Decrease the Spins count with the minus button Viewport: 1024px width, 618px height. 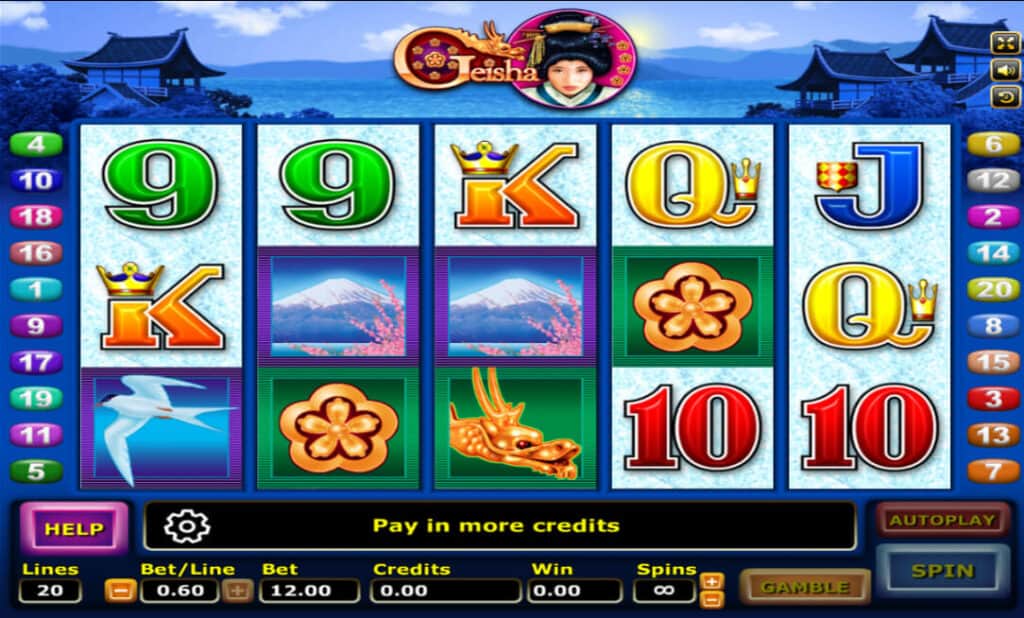pyautogui.click(x=711, y=599)
